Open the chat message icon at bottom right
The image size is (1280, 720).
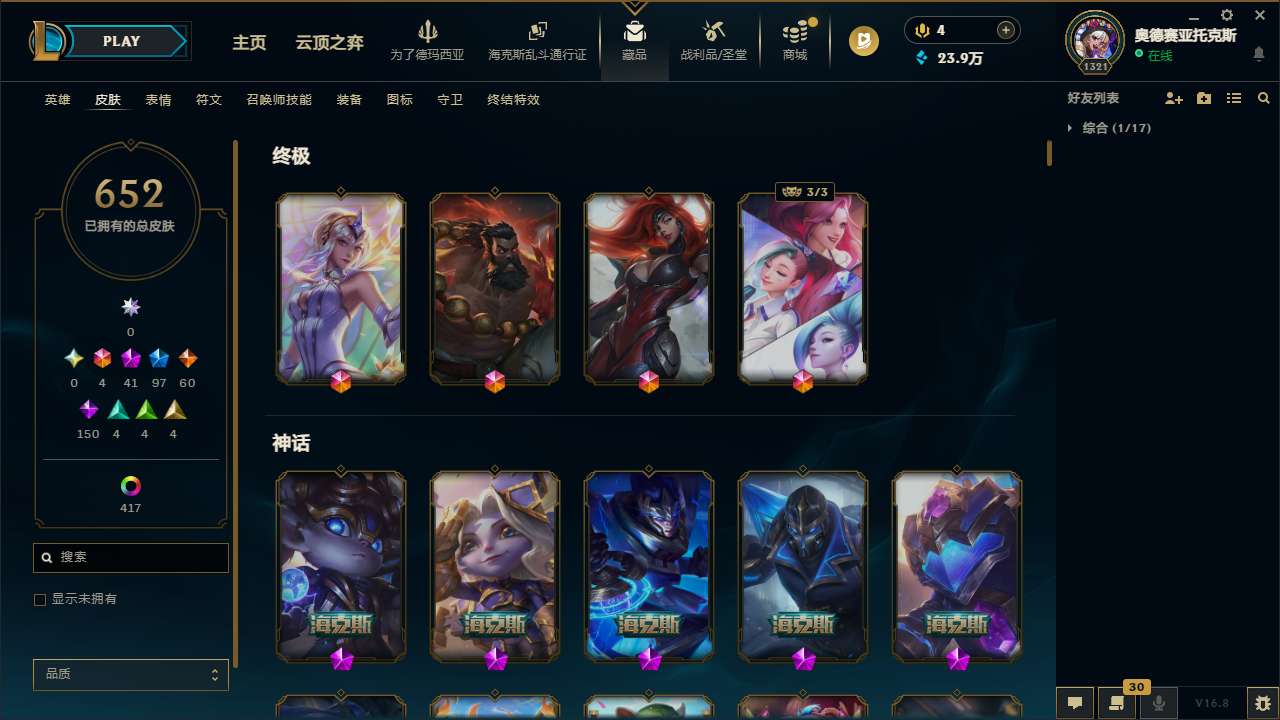click(x=1077, y=704)
